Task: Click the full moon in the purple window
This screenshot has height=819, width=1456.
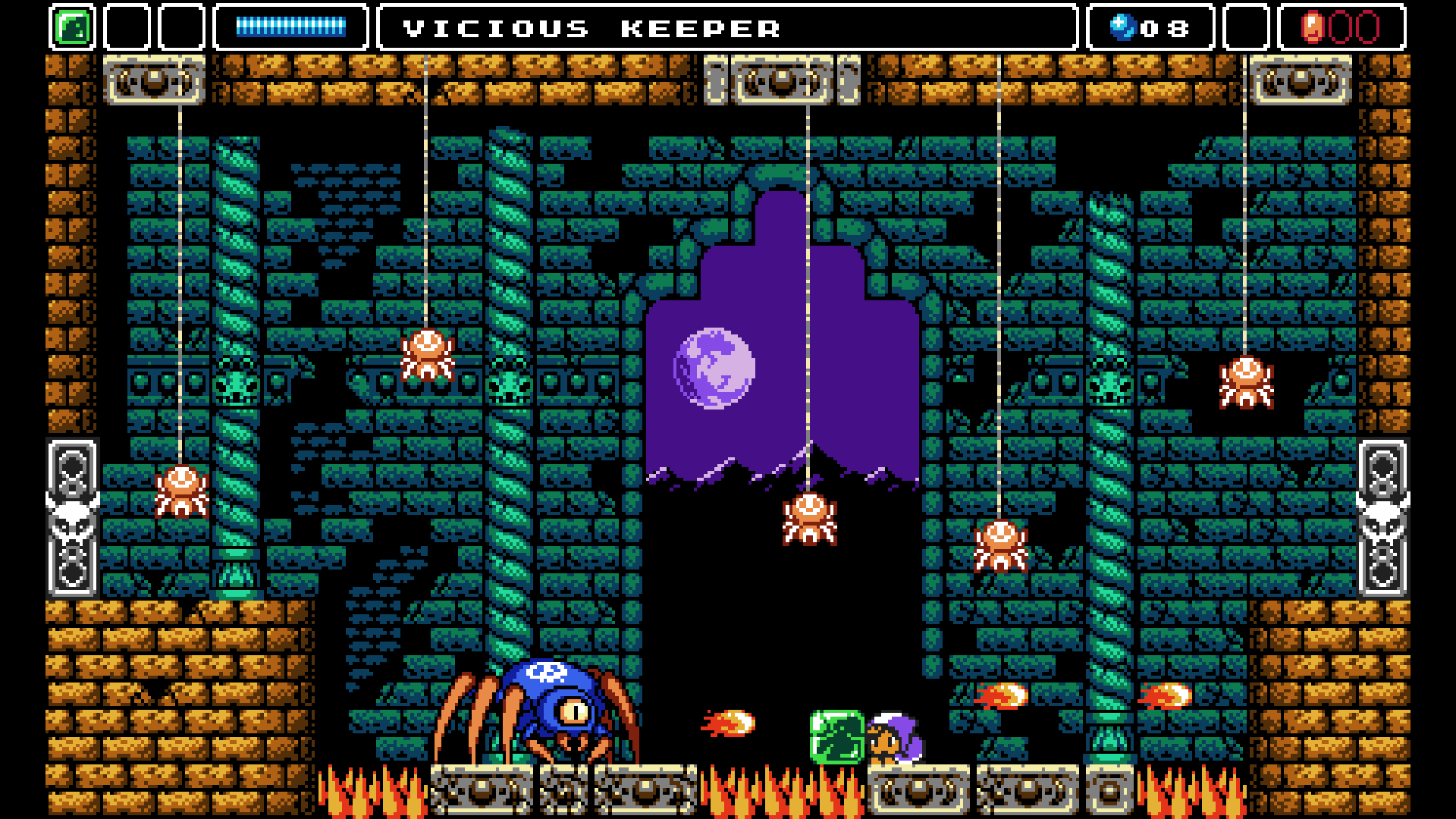Action: coord(714,369)
